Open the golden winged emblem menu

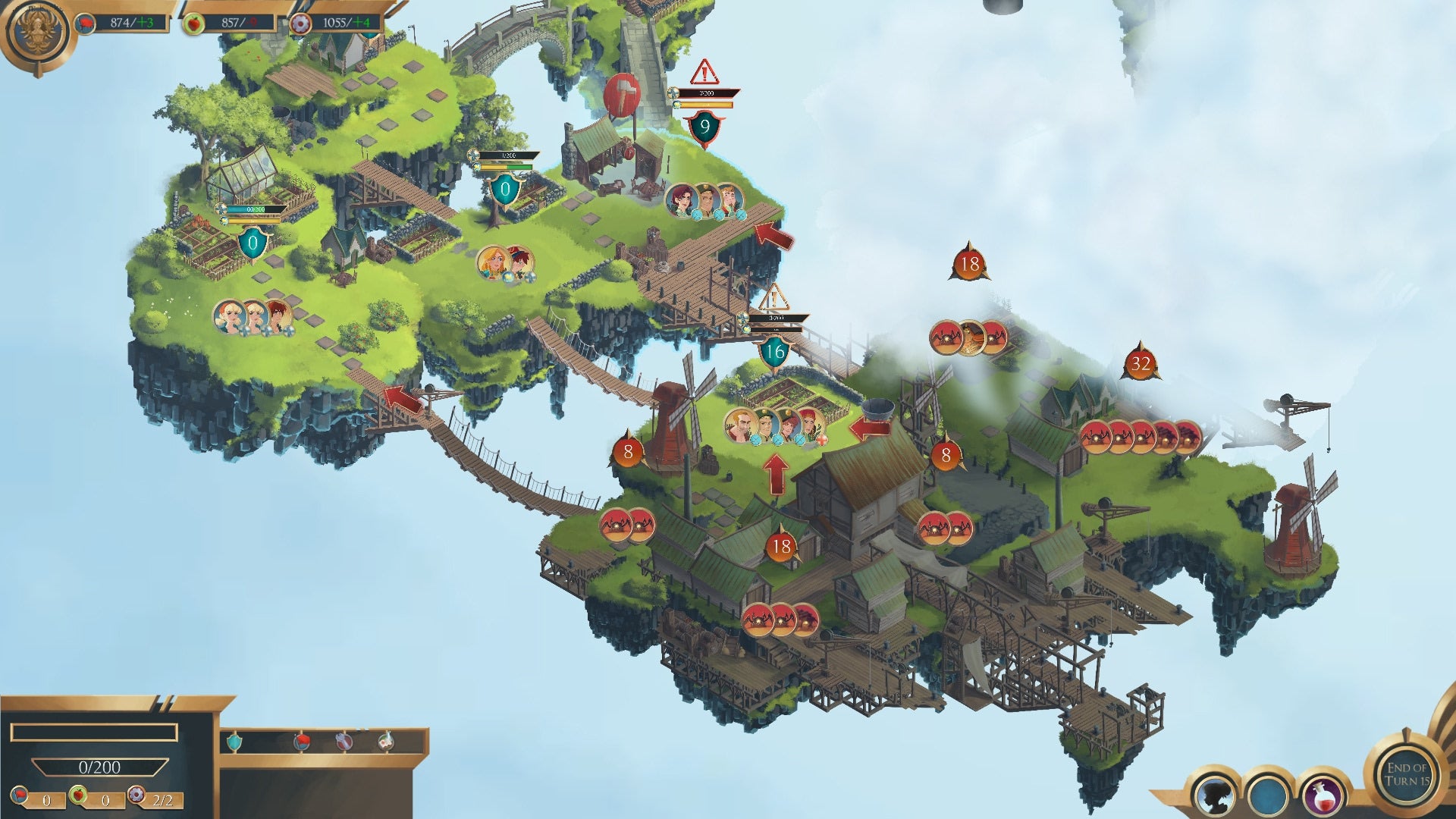pos(36,33)
